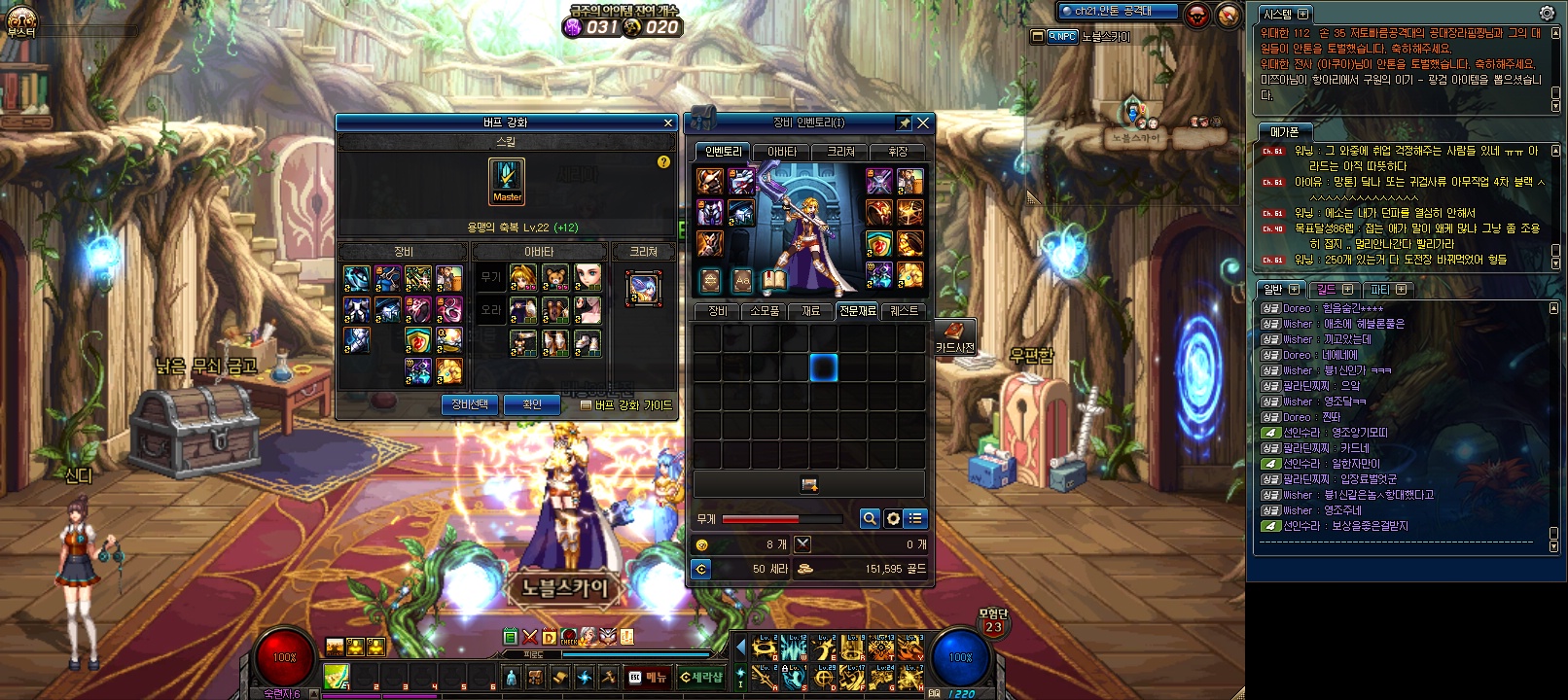Click the NPC search button

point(1061,37)
